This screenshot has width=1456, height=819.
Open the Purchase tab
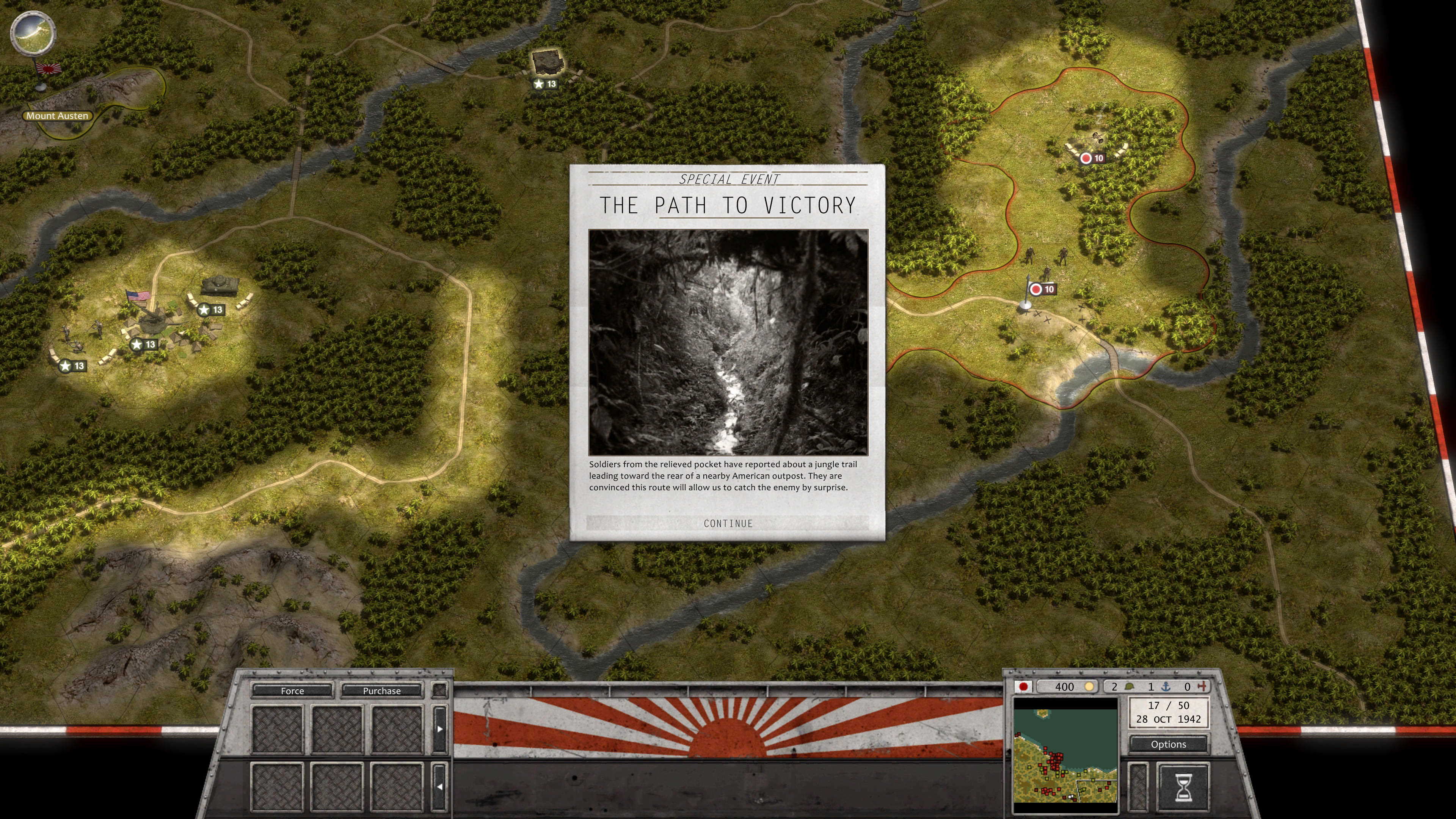[381, 691]
